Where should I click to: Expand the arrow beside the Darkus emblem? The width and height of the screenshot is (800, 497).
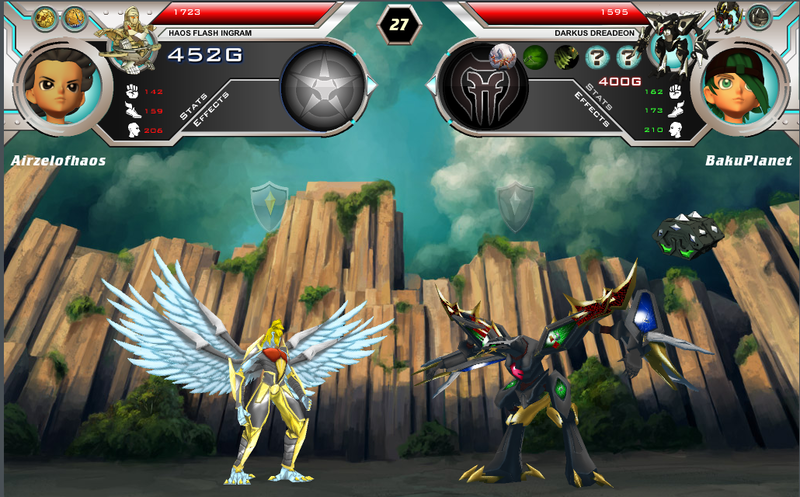[x=433, y=87]
